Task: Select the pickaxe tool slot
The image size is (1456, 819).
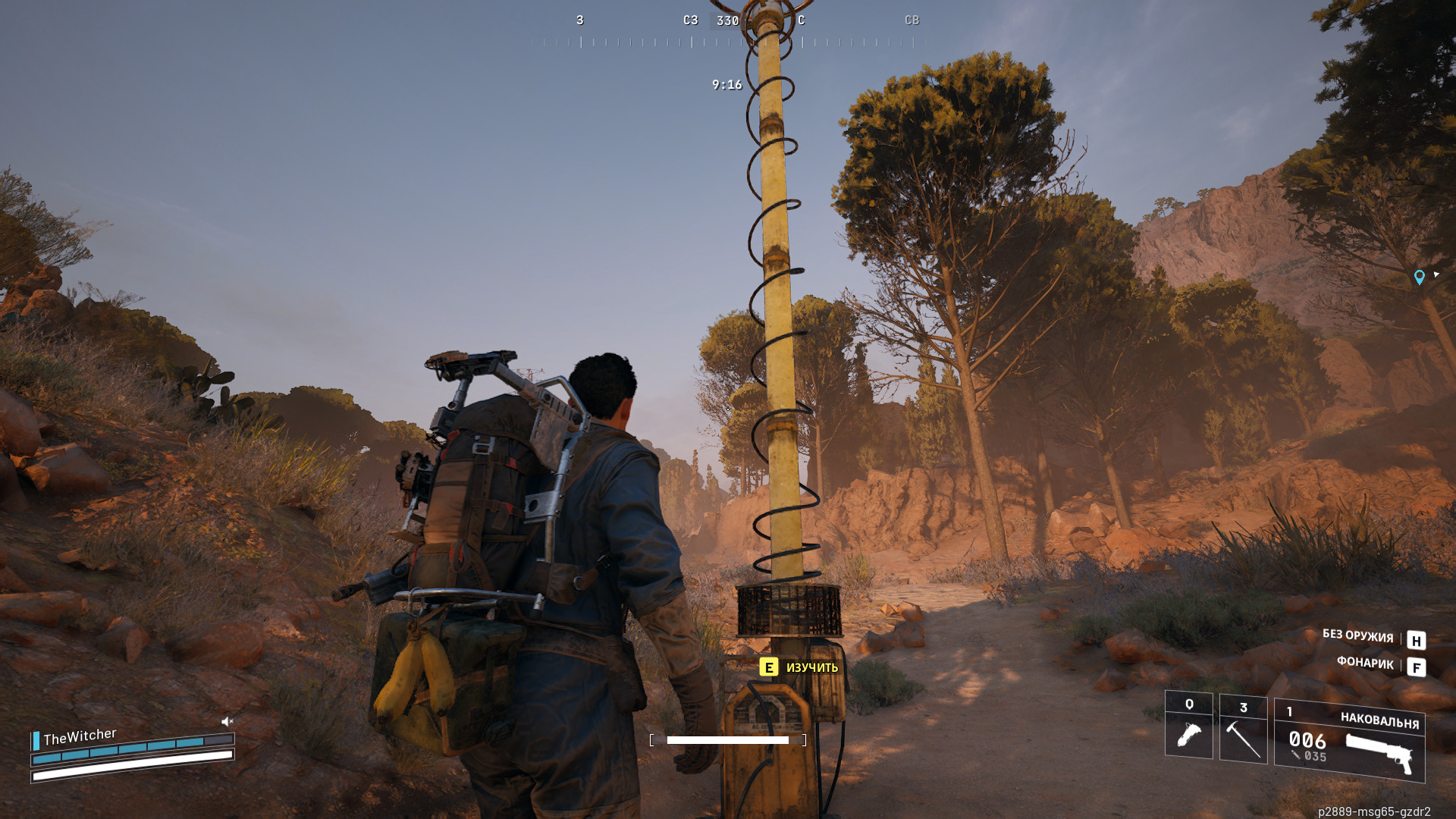Action: 1243,730
